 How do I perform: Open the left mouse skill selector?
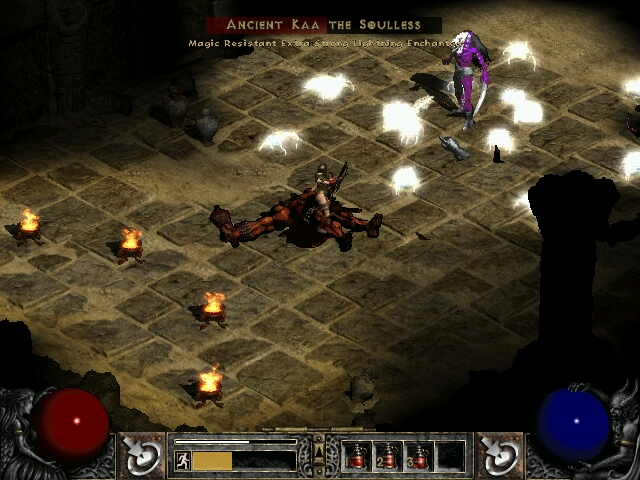[x=143, y=453]
